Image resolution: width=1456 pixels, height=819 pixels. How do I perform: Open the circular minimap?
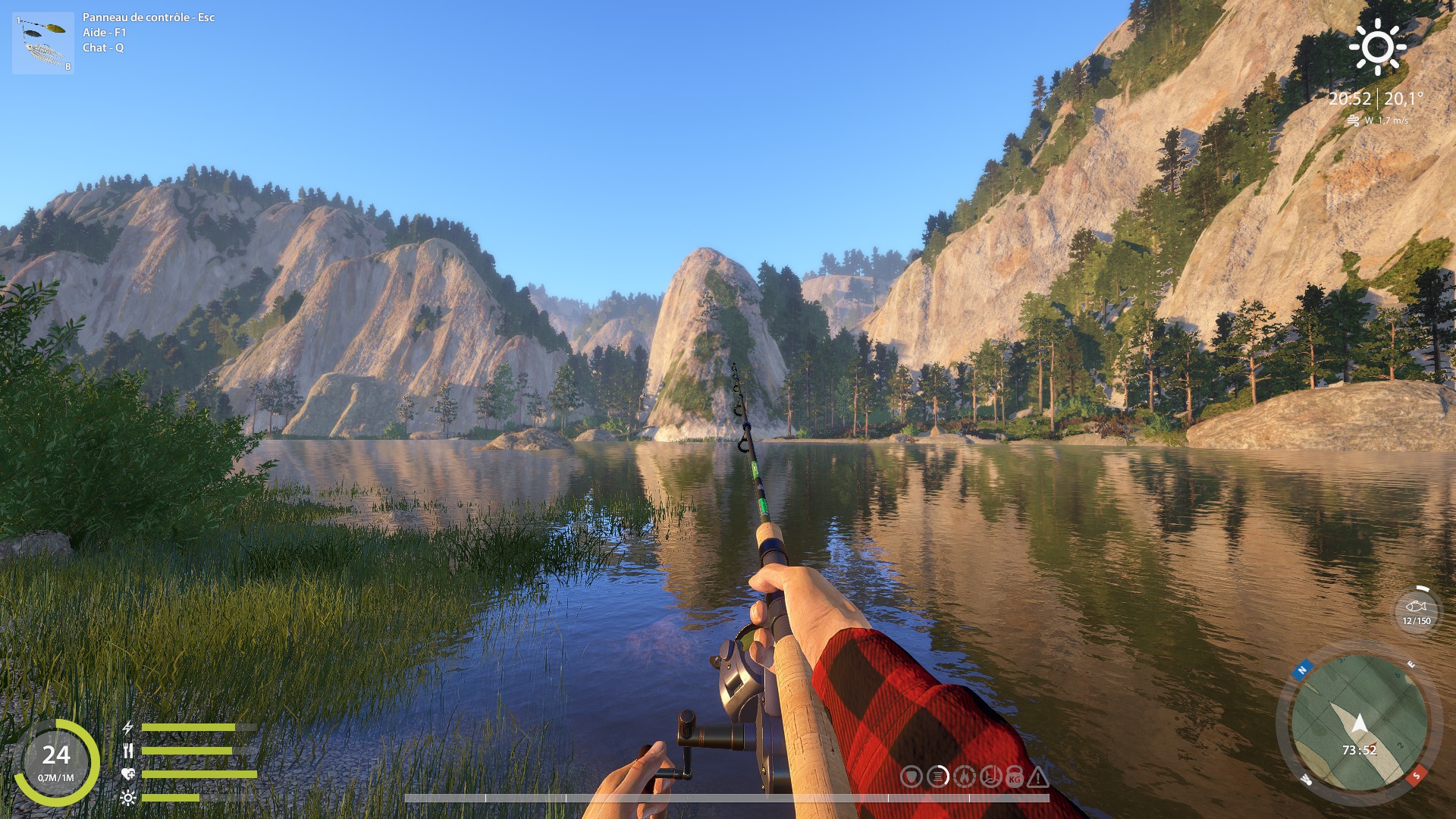pos(1358,726)
